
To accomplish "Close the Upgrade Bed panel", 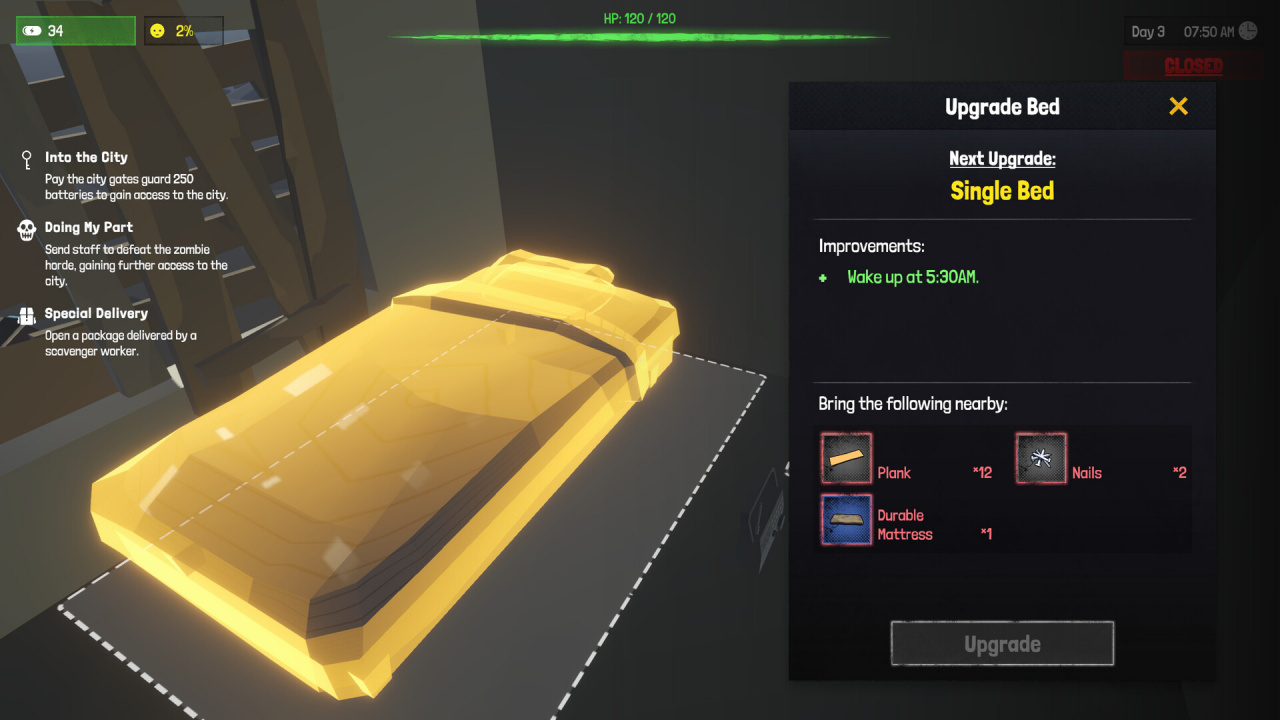I will (x=1178, y=106).
